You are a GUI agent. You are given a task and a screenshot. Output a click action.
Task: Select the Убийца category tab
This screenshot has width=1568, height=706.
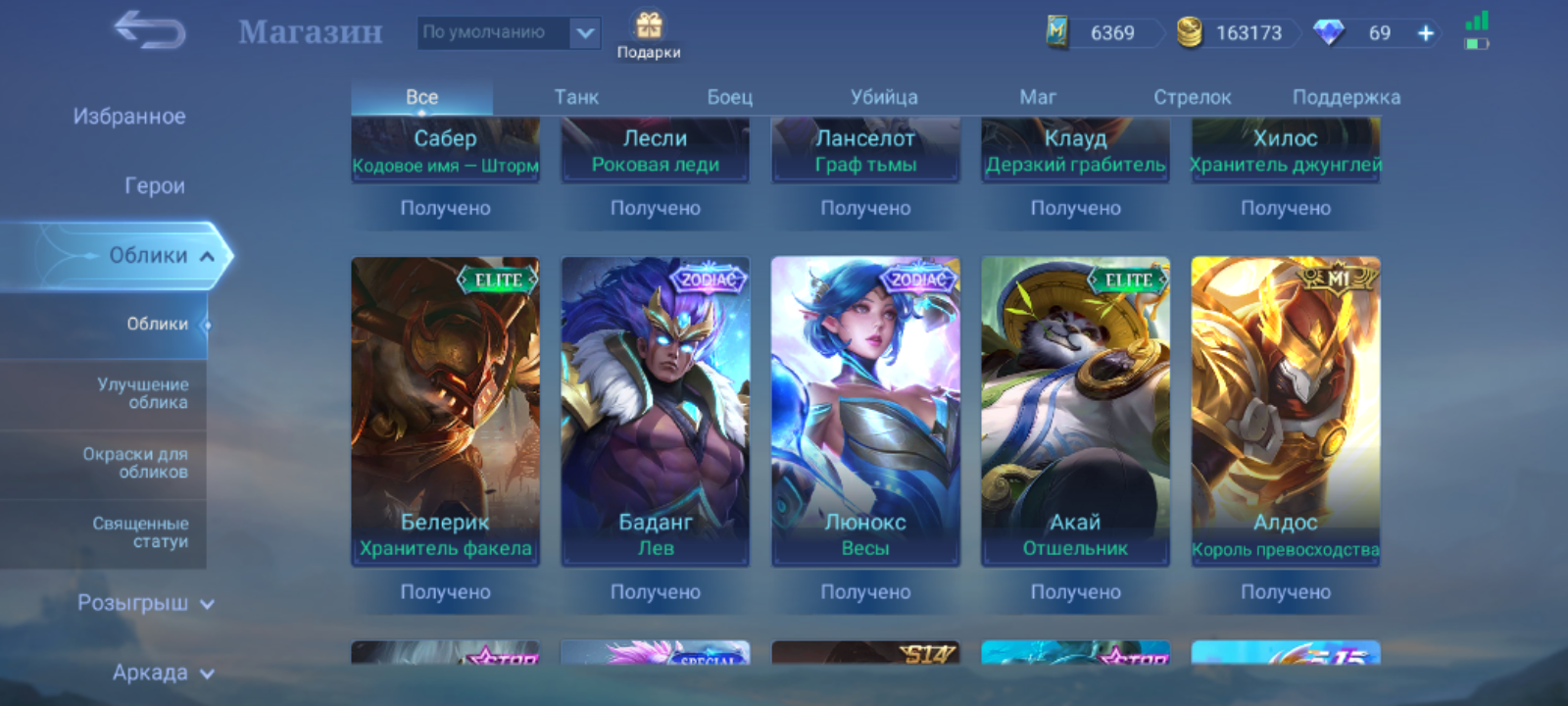[884, 97]
